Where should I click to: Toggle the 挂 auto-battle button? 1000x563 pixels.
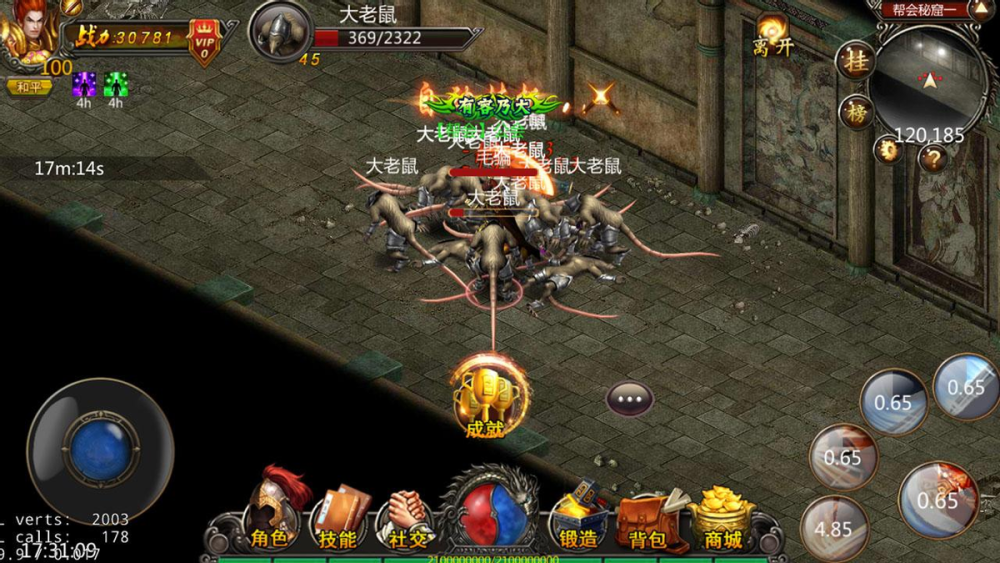pyautogui.click(x=855, y=60)
